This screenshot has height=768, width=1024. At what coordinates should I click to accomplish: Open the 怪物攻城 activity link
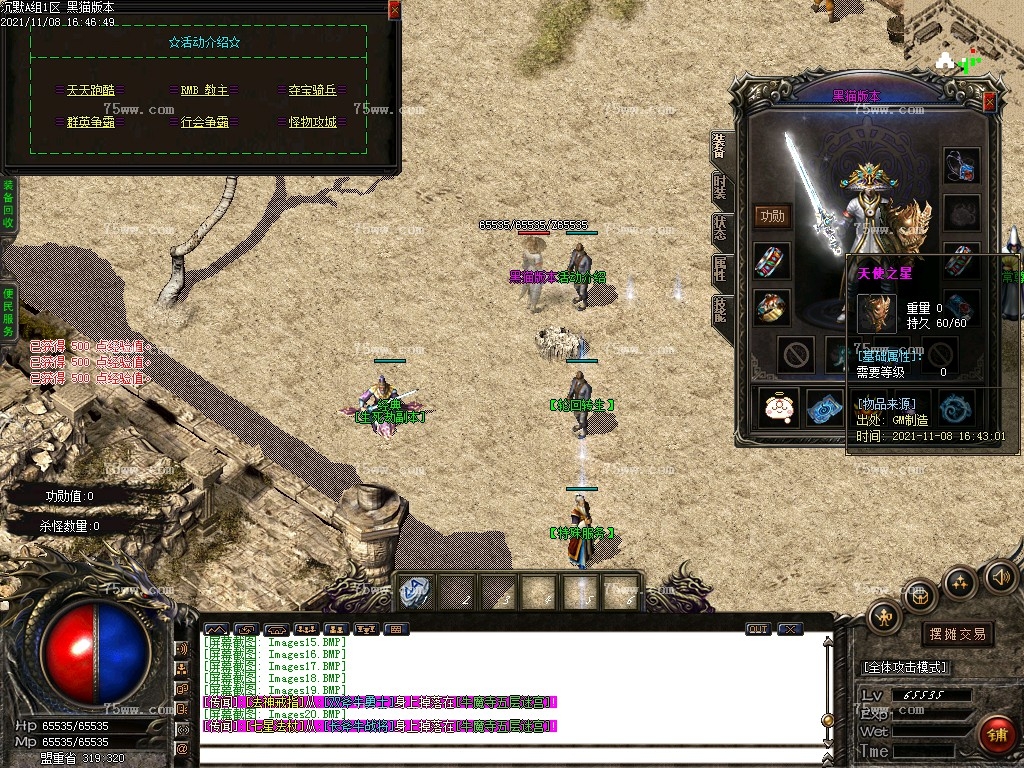click(312, 122)
